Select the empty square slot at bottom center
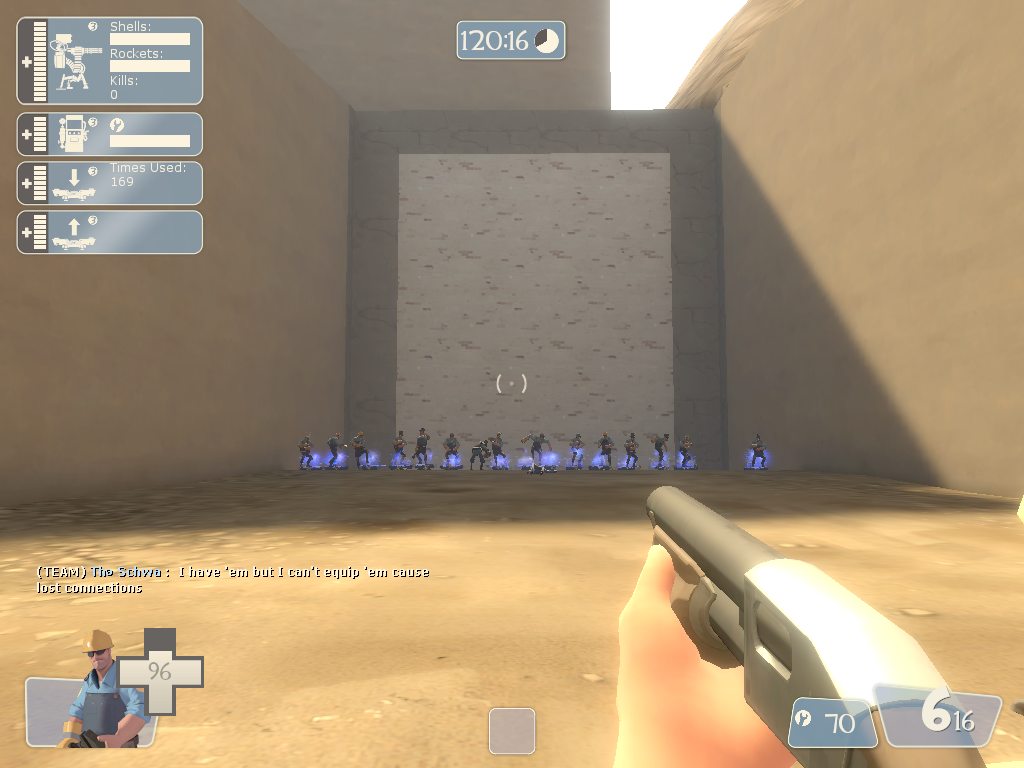This screenshot has height=768, width=1024. pyautogui.click(x=512, y=731)
